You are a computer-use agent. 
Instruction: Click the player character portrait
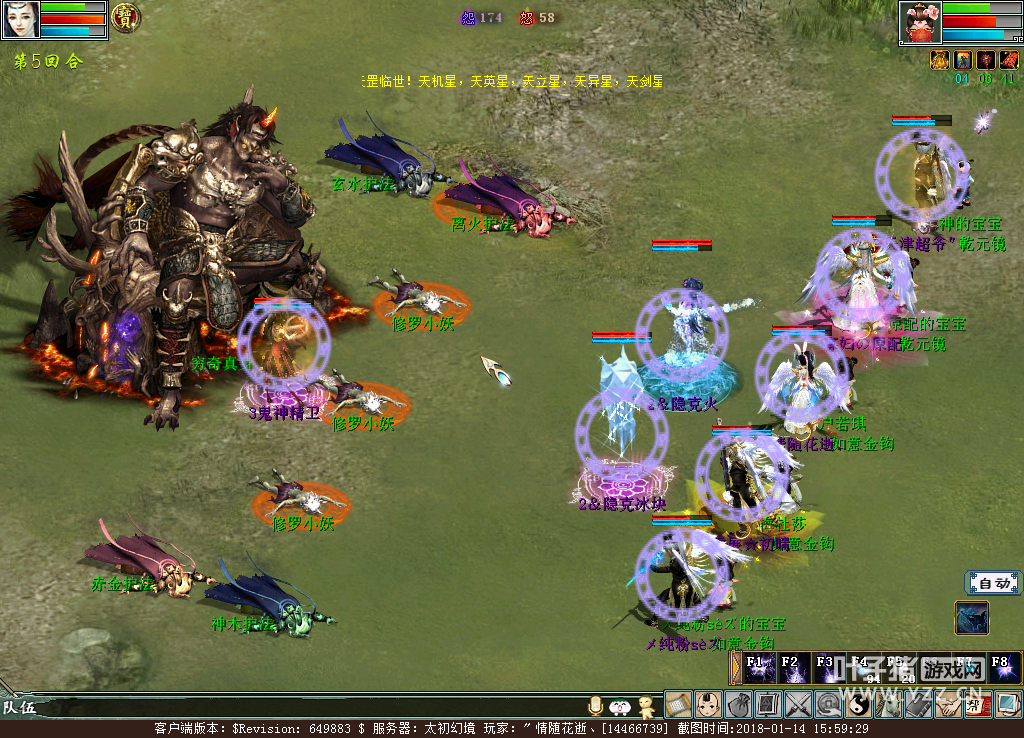pyautogui.click(x=20, y=19)
